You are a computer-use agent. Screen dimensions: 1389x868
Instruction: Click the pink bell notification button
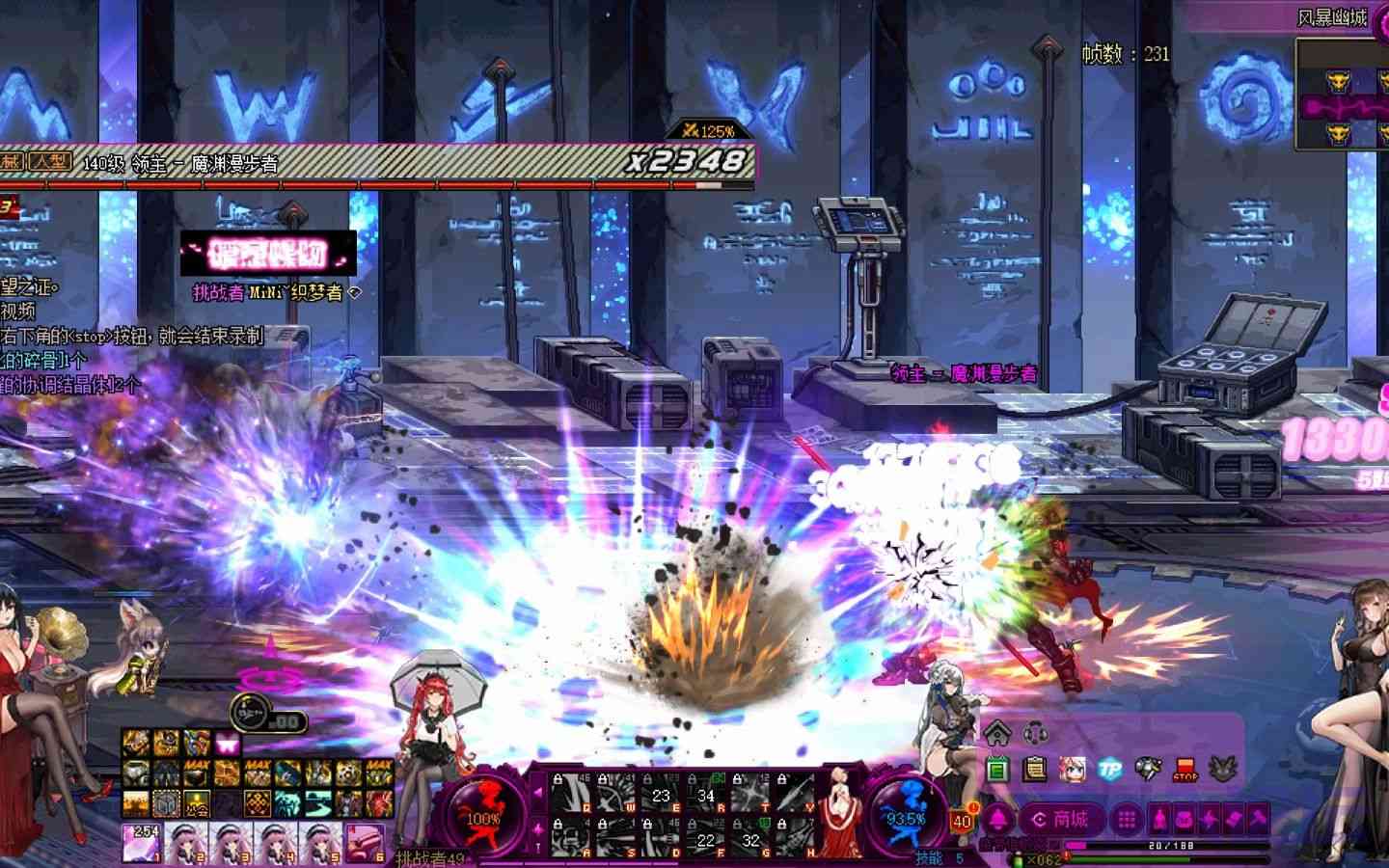996,820
